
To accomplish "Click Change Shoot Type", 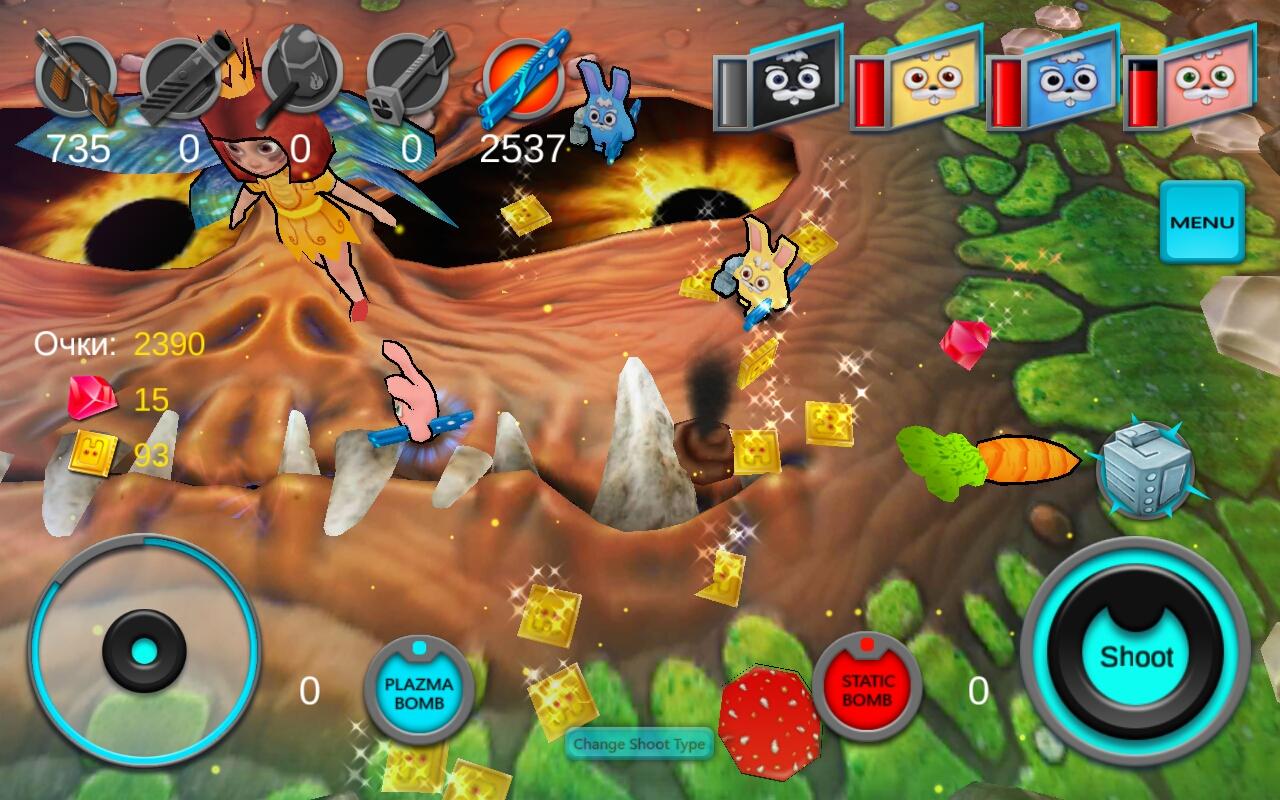I will (640, 744).
